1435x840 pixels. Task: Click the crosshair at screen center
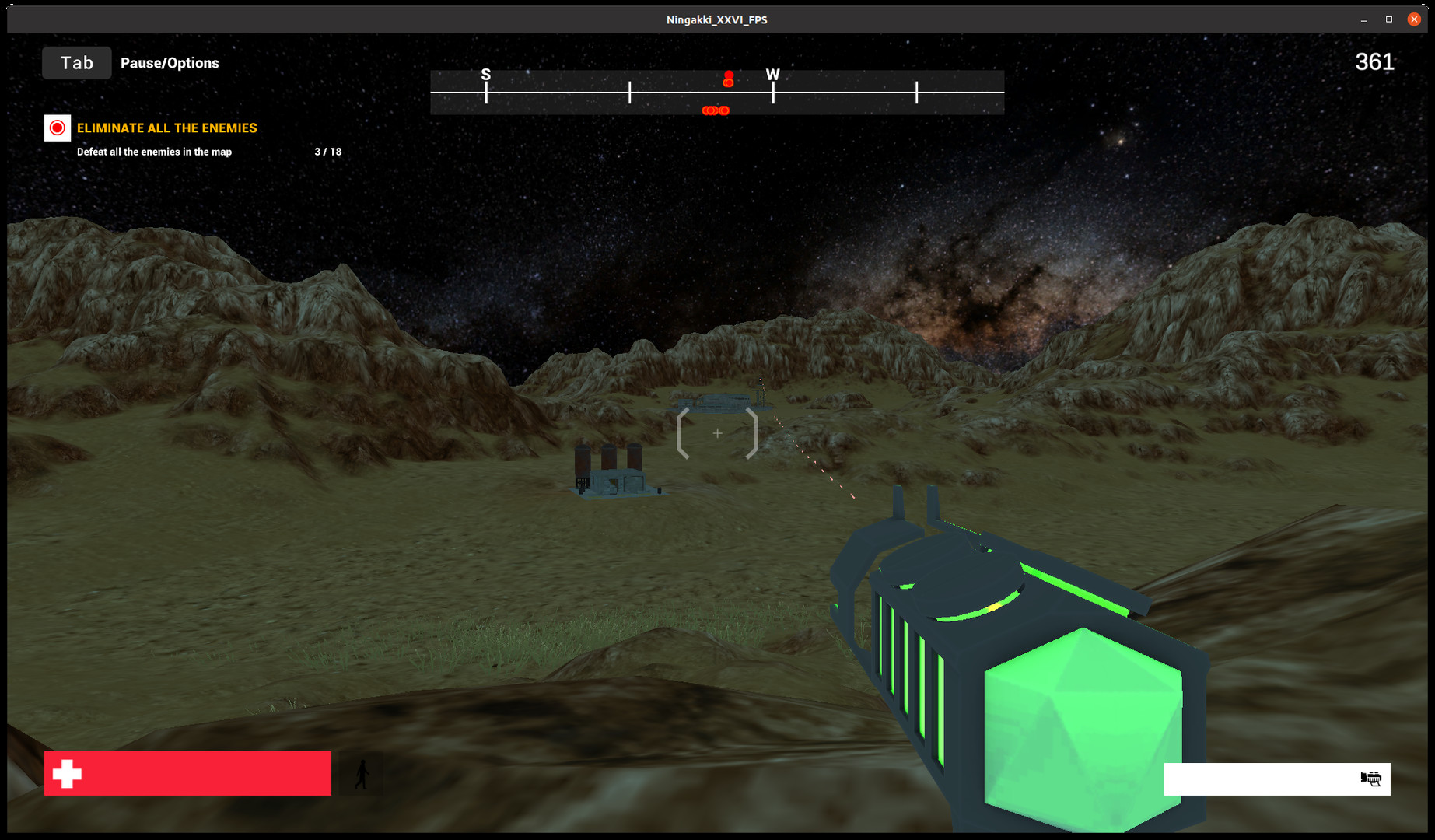717,432
